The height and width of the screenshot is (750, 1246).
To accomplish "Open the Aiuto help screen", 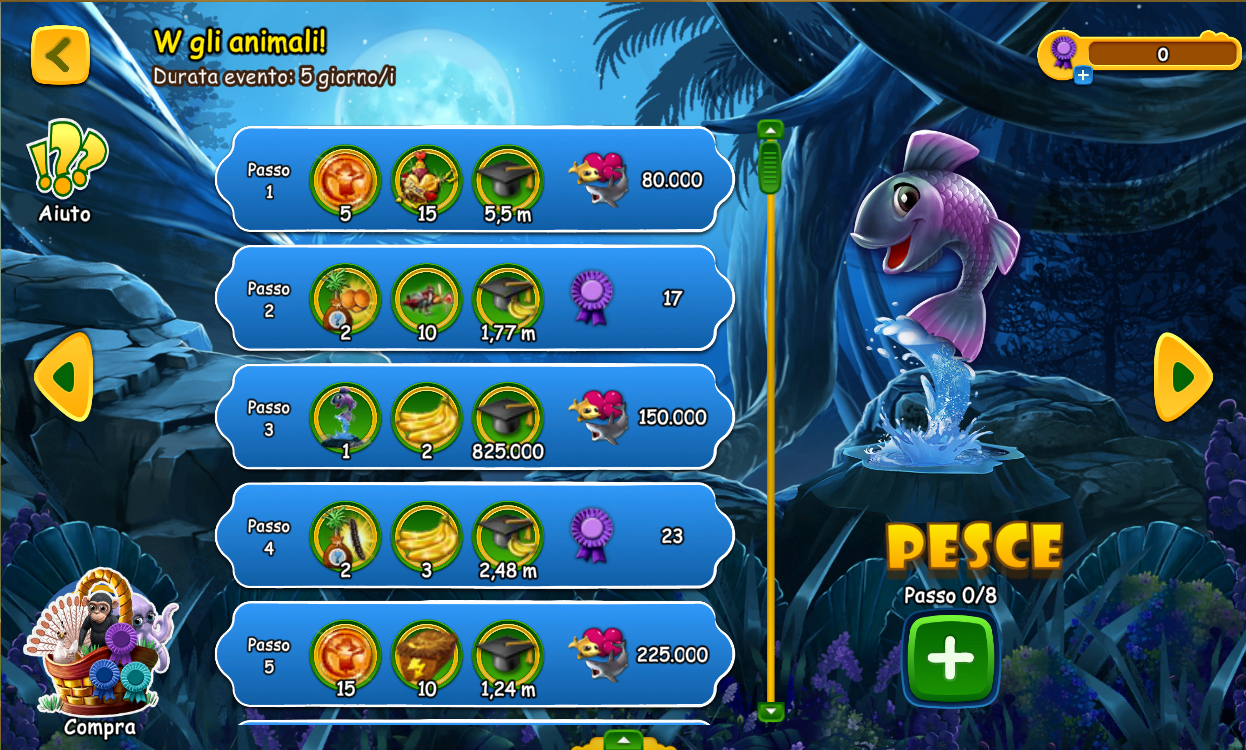I will click(66, 168).
